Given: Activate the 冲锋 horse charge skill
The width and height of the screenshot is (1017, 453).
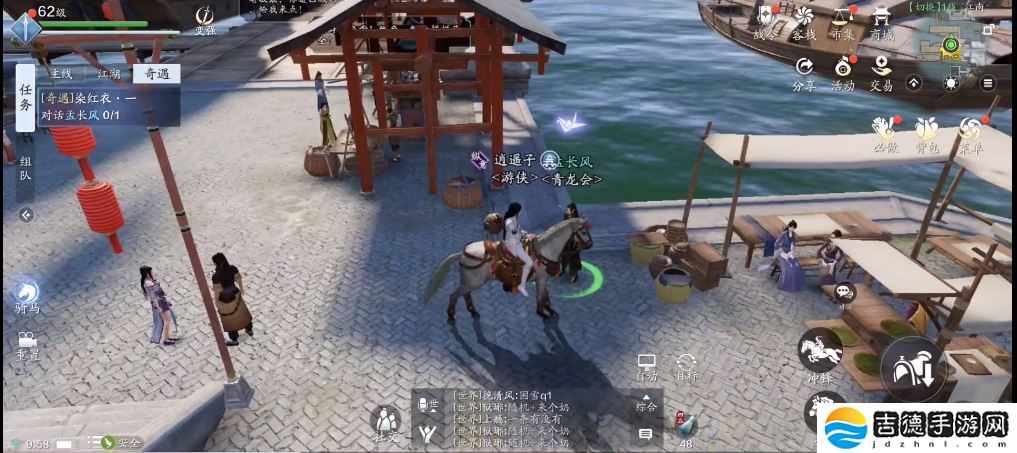Looking at the screenshot, I should point(820,352).
